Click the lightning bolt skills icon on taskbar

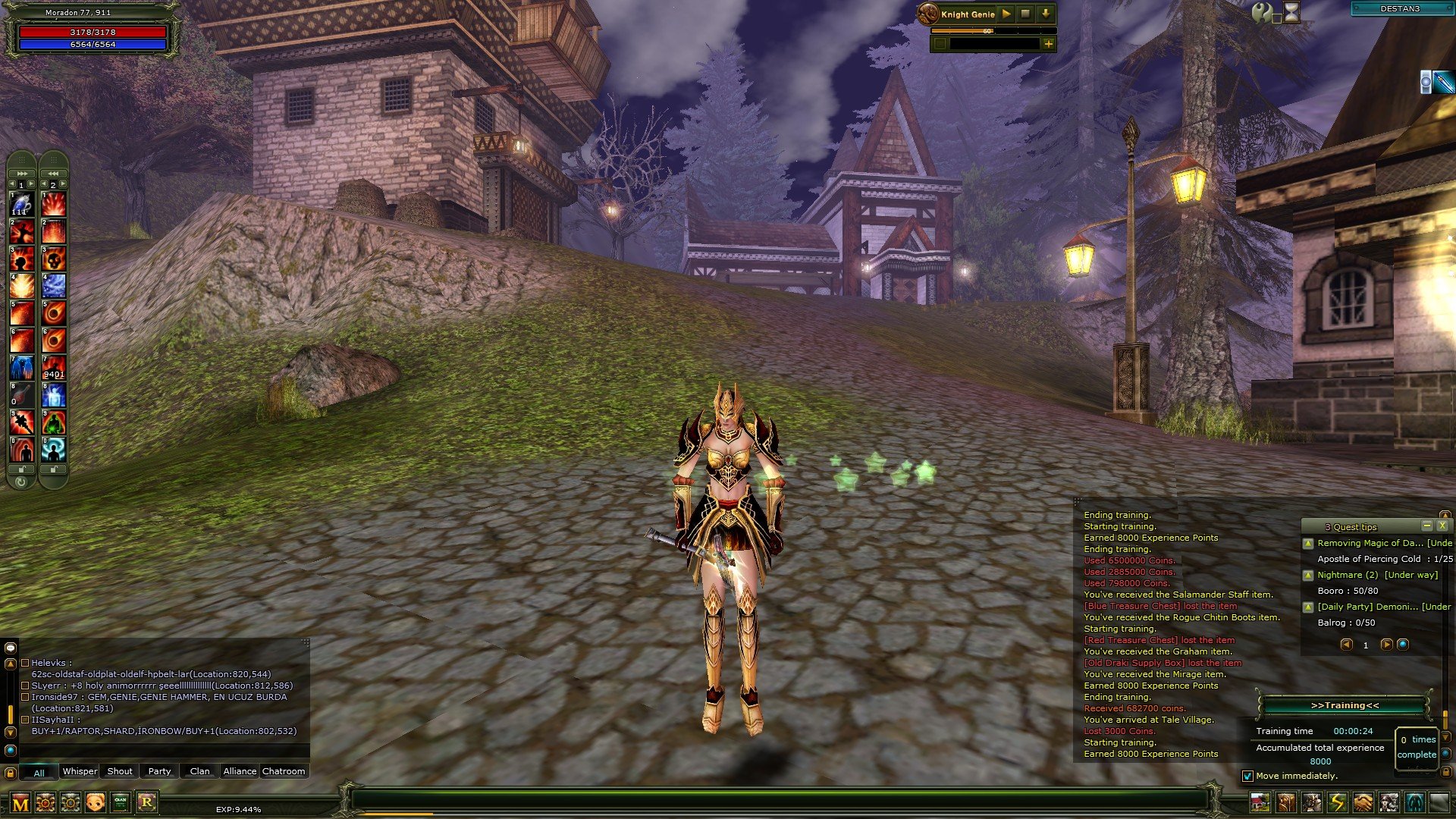pos(1336,801)
